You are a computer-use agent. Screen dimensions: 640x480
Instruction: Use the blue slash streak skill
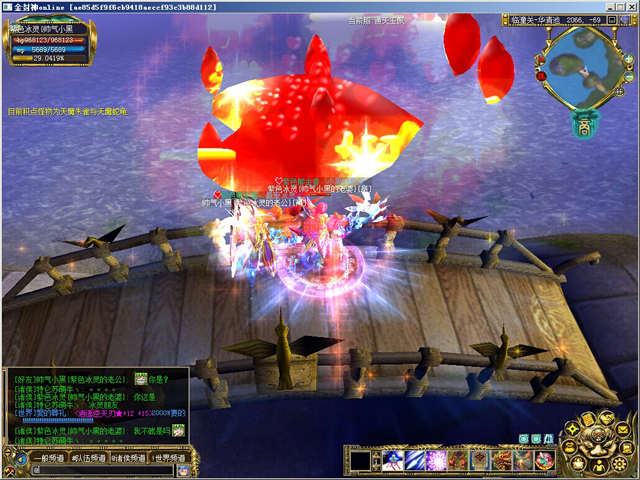point(414,460)
